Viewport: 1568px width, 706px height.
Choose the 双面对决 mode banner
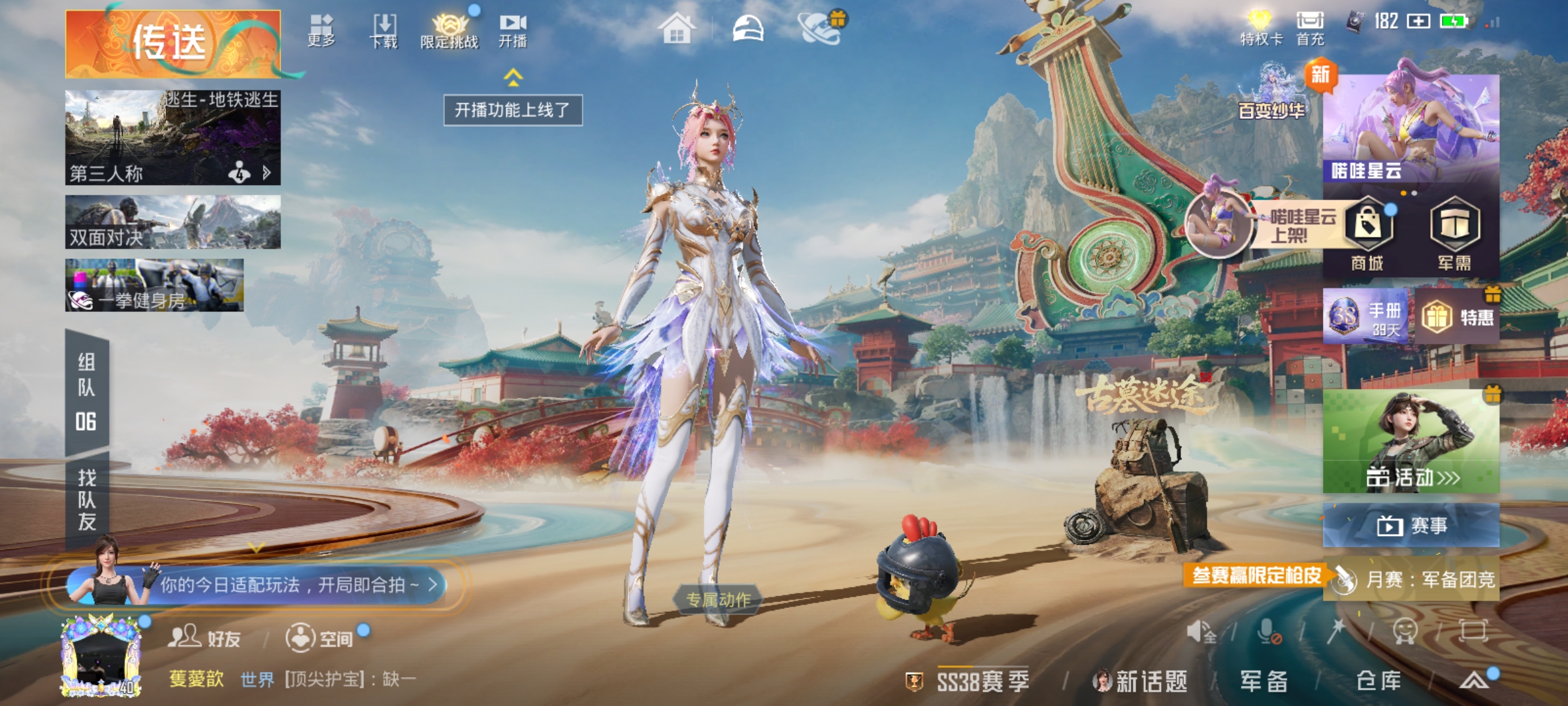[172, 222]
